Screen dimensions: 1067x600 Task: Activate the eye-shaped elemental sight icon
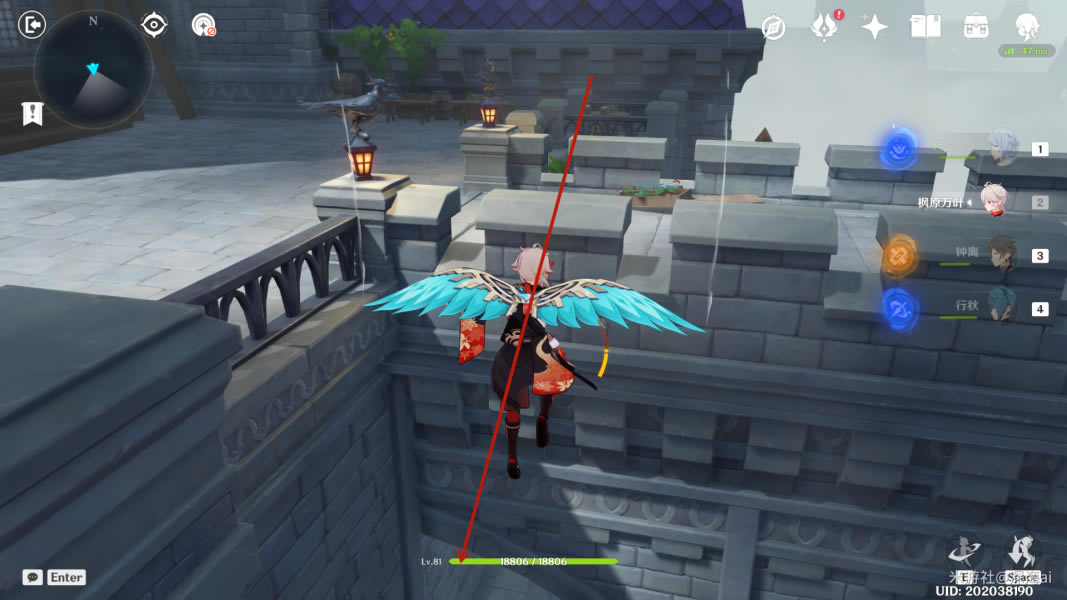click(154, 24)
